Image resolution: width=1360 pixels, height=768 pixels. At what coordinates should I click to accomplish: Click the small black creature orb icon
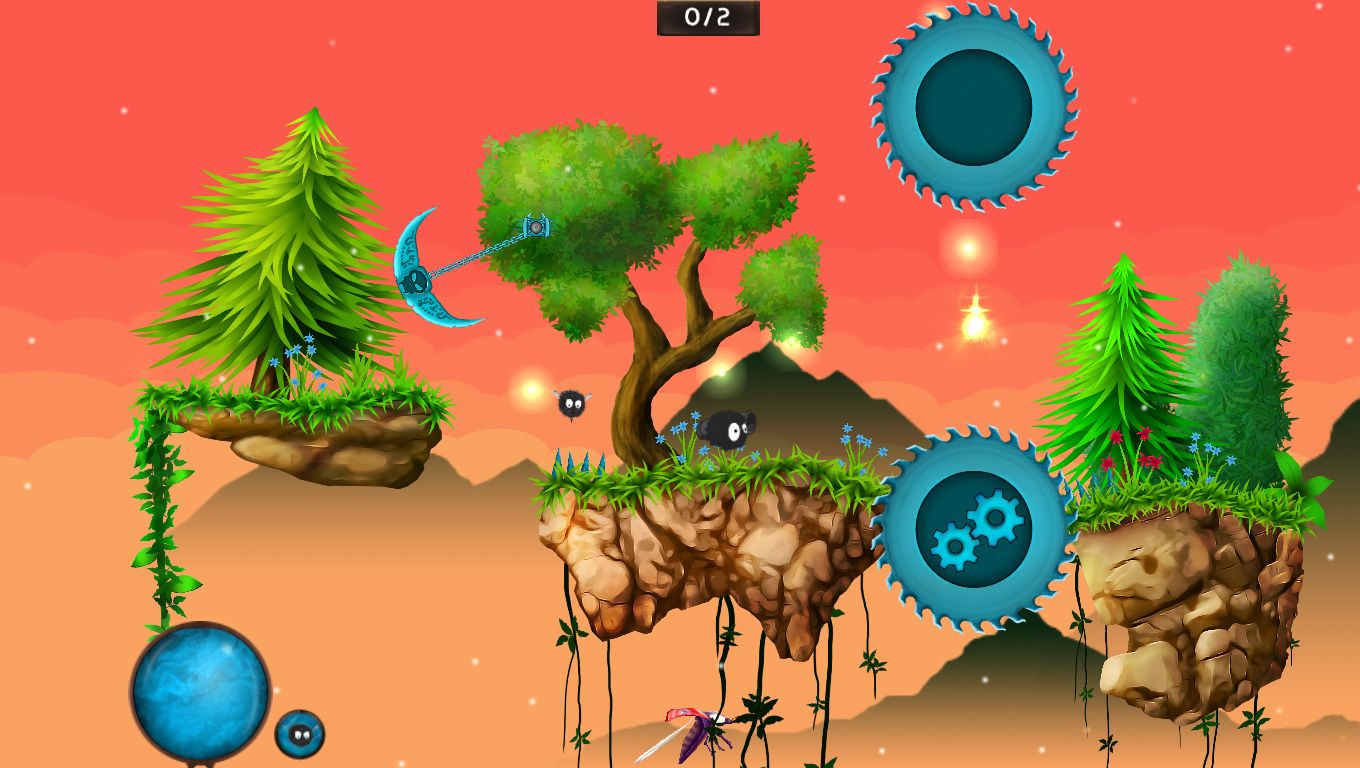tap(299, 734)
